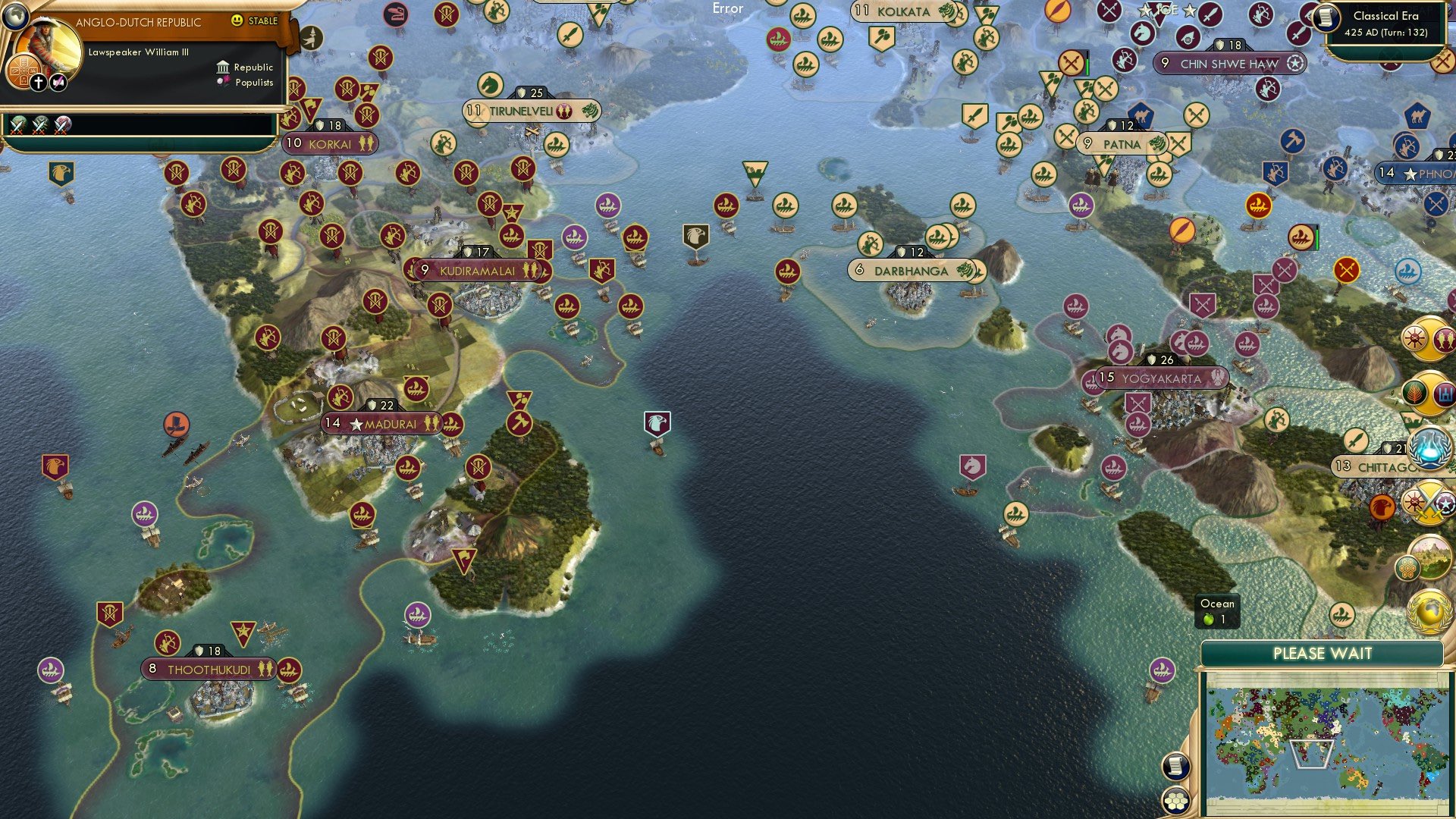This screenshot has width=1456, height=819.
Task: Click the twin fish notification icon top right sidebar
Action: pyautogui.click(x=1444, y=339)
